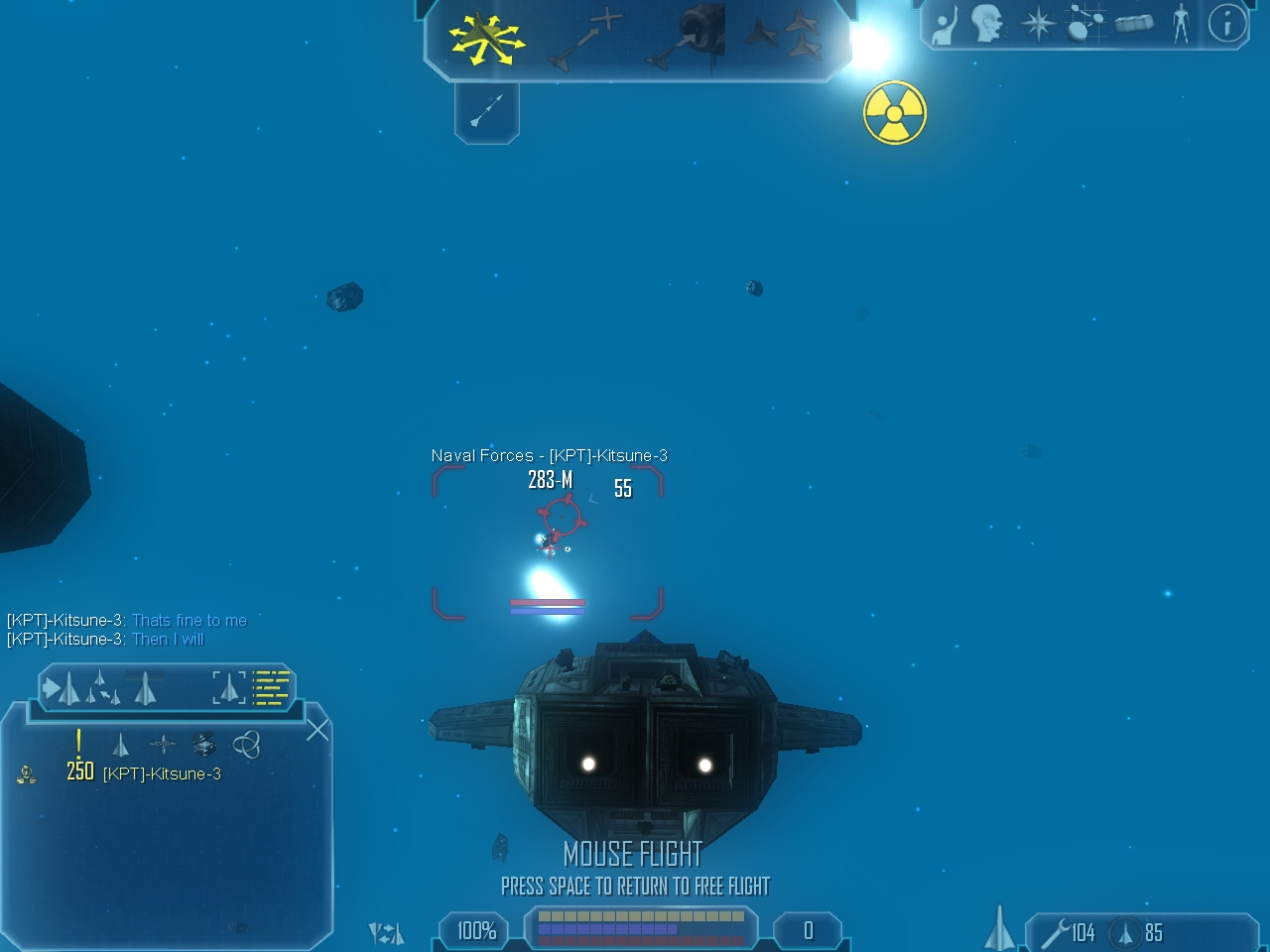Close the contact list panel
The width and height of the screenshot is (1270, 952).
coord(317,731)
